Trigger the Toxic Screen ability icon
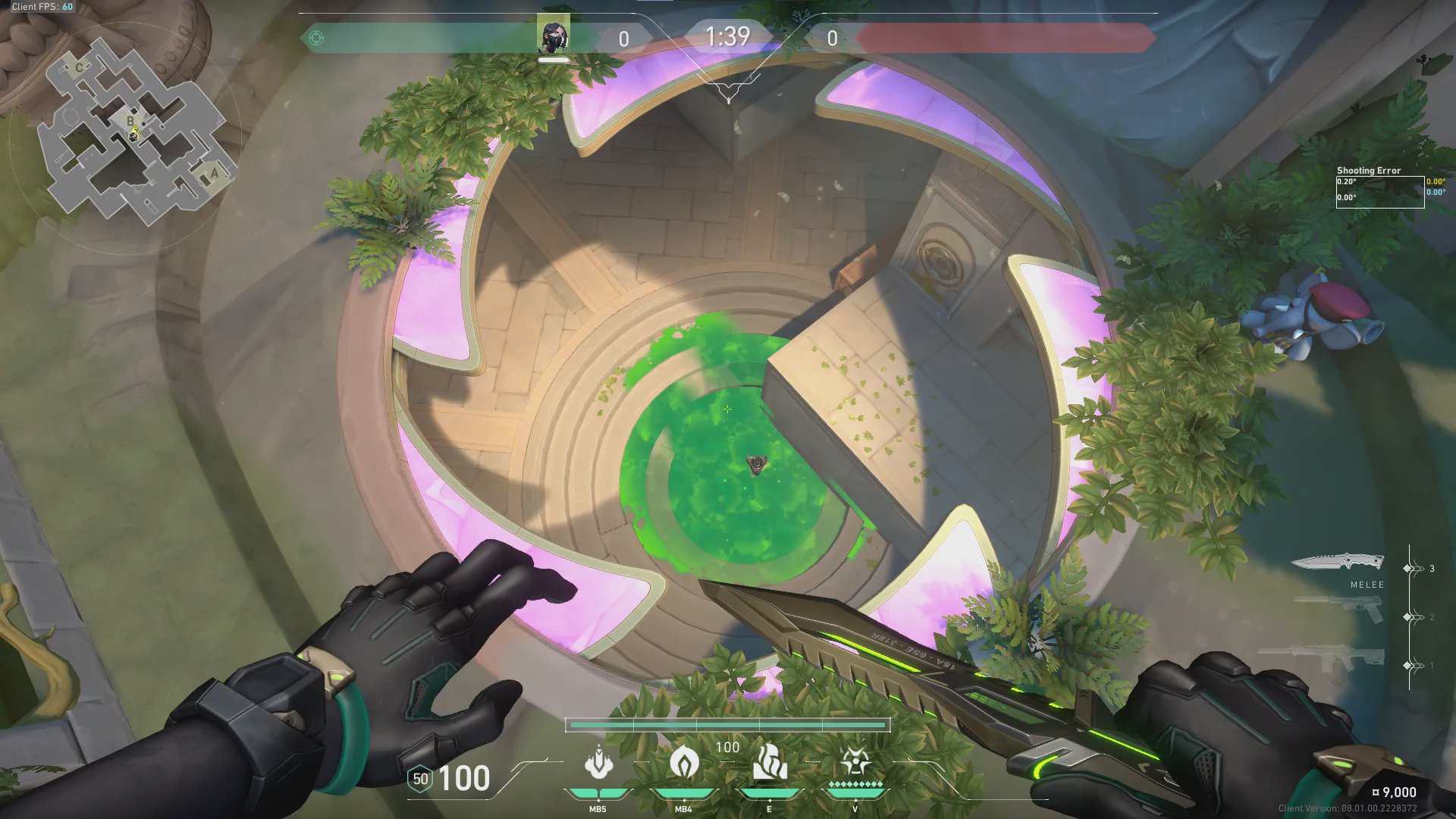Viewport: 1456px width, 819px height. pos(769,762)
